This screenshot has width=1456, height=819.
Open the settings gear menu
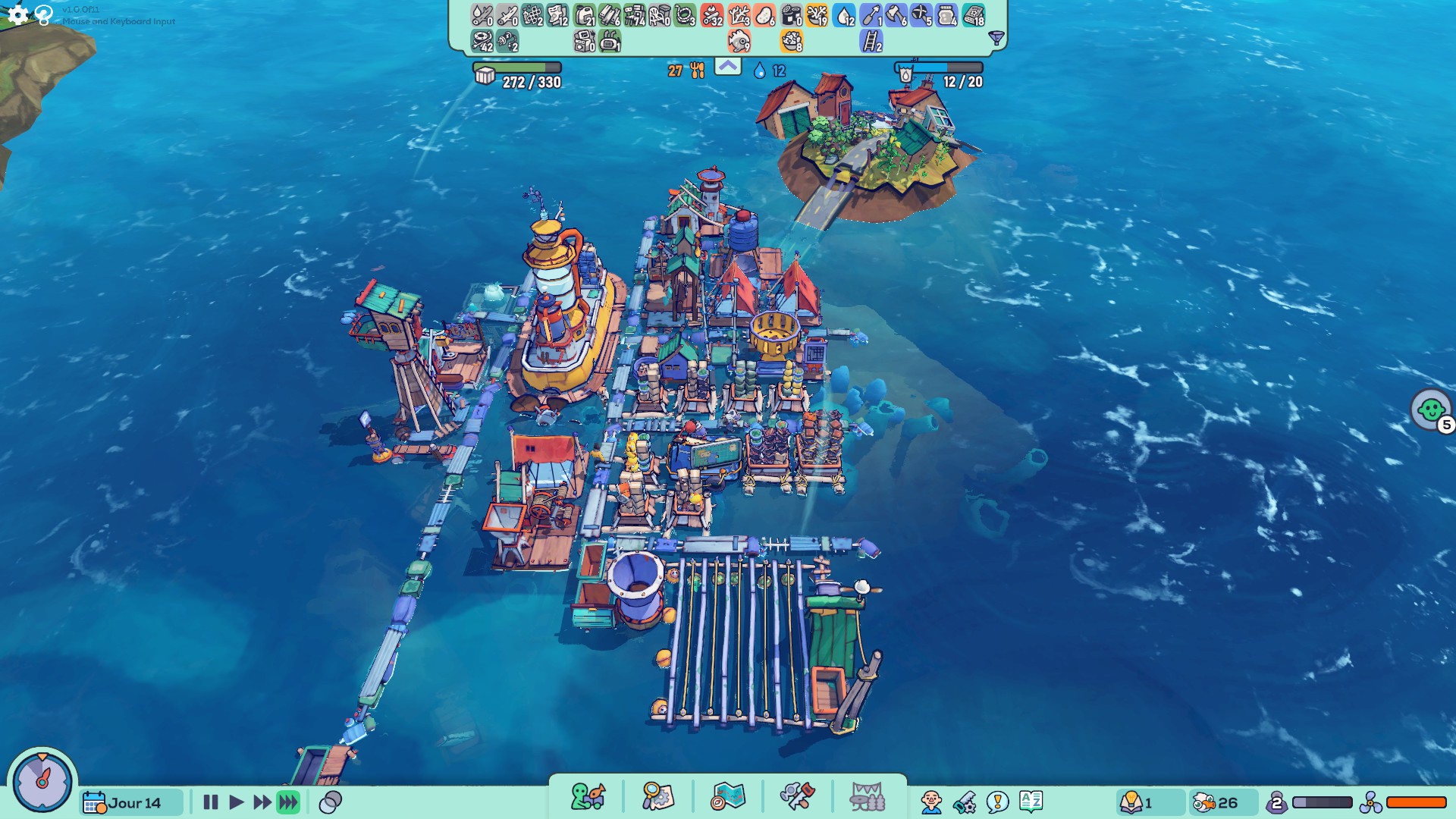coord(17,14)
